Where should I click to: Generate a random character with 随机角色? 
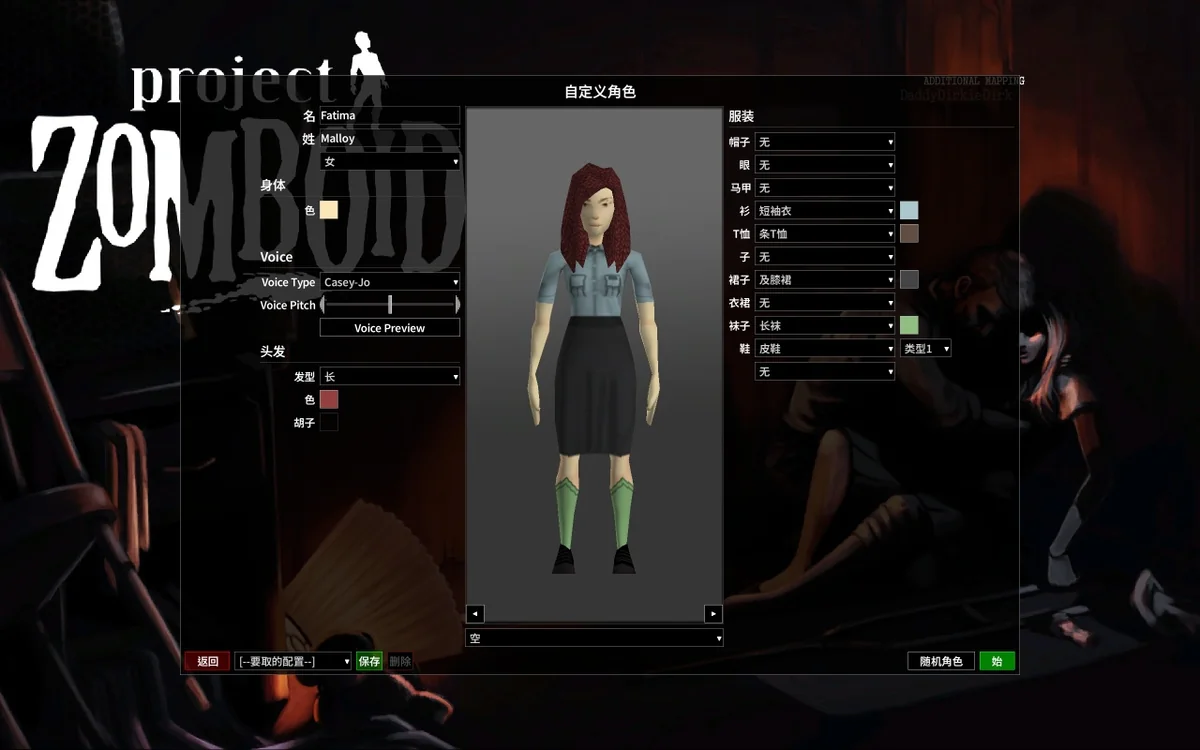(x=940, y=661)
